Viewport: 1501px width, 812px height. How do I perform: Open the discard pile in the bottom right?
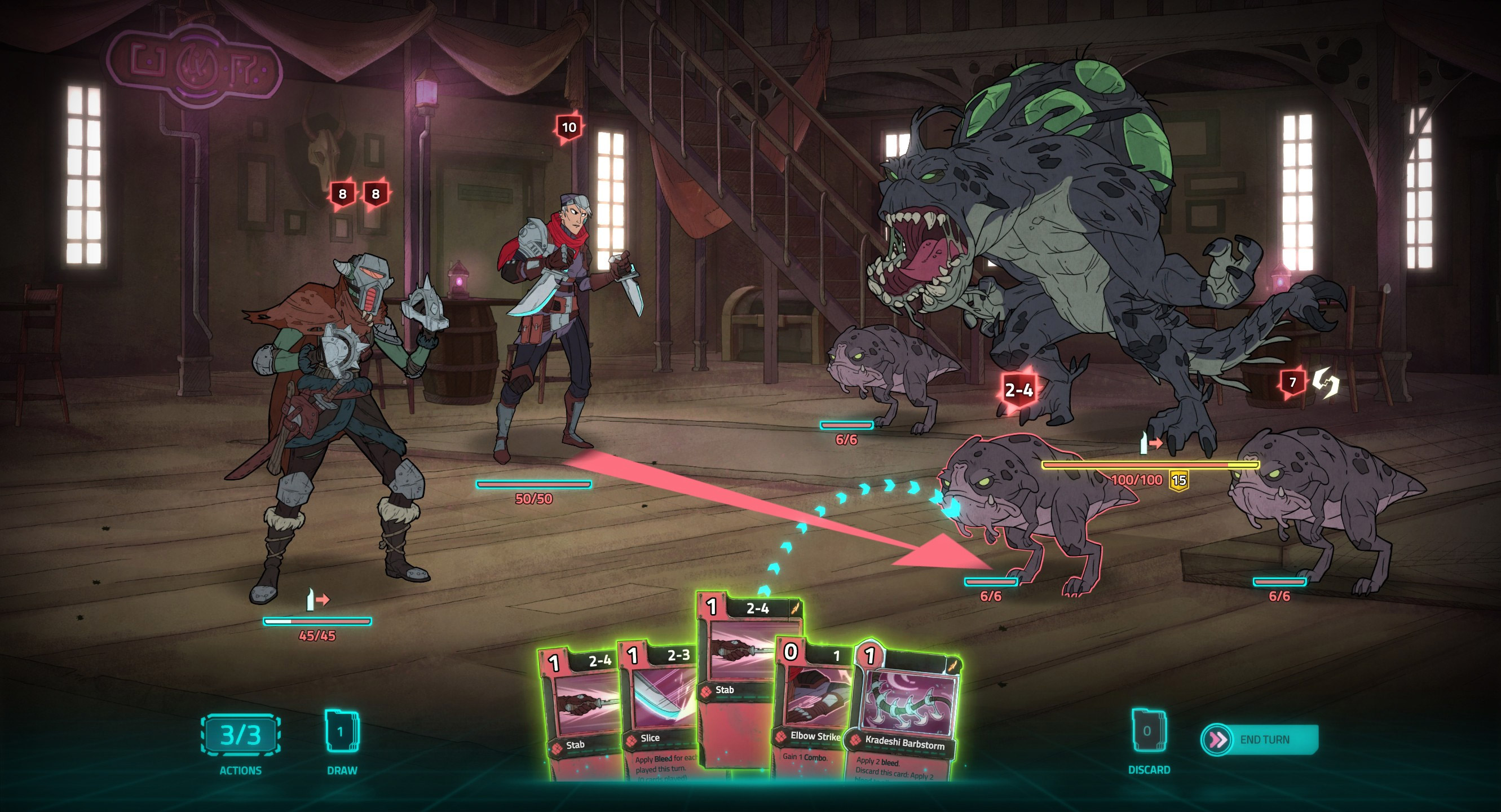pos(1150,731)
